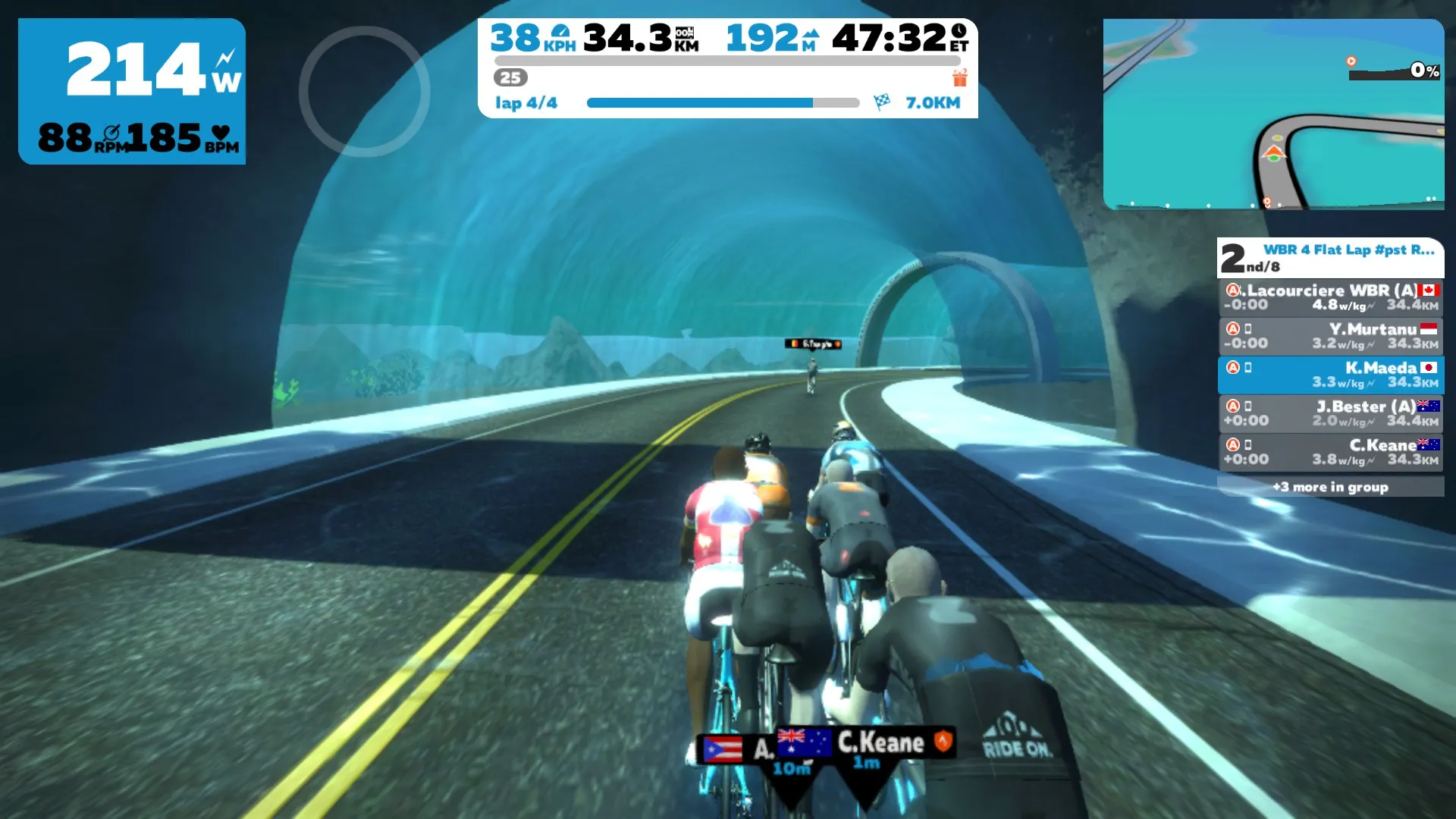Click the minimap in the corner
The height and width of the screenshot is (819, 1456).
[x=1273, y=114]
